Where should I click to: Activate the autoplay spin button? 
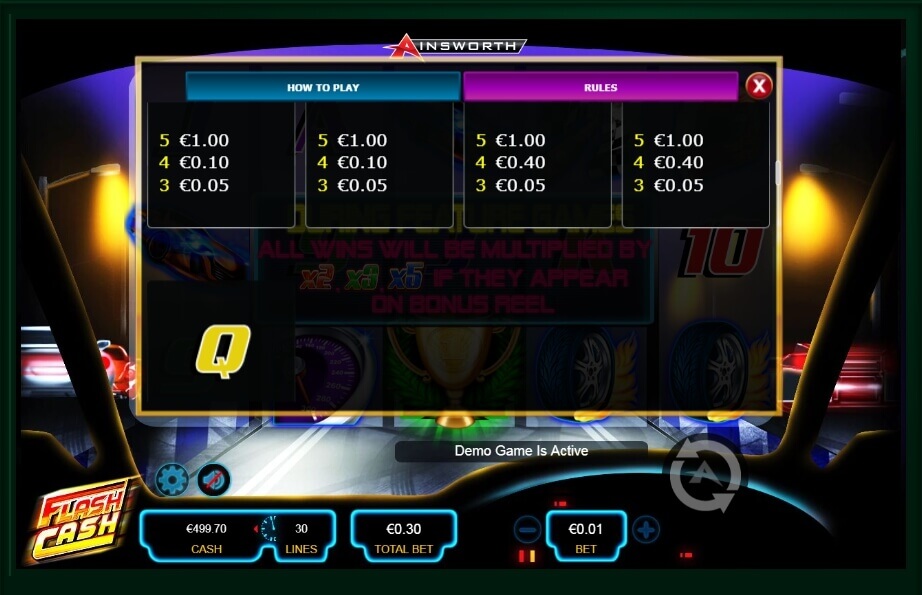(x=705, y=474)
